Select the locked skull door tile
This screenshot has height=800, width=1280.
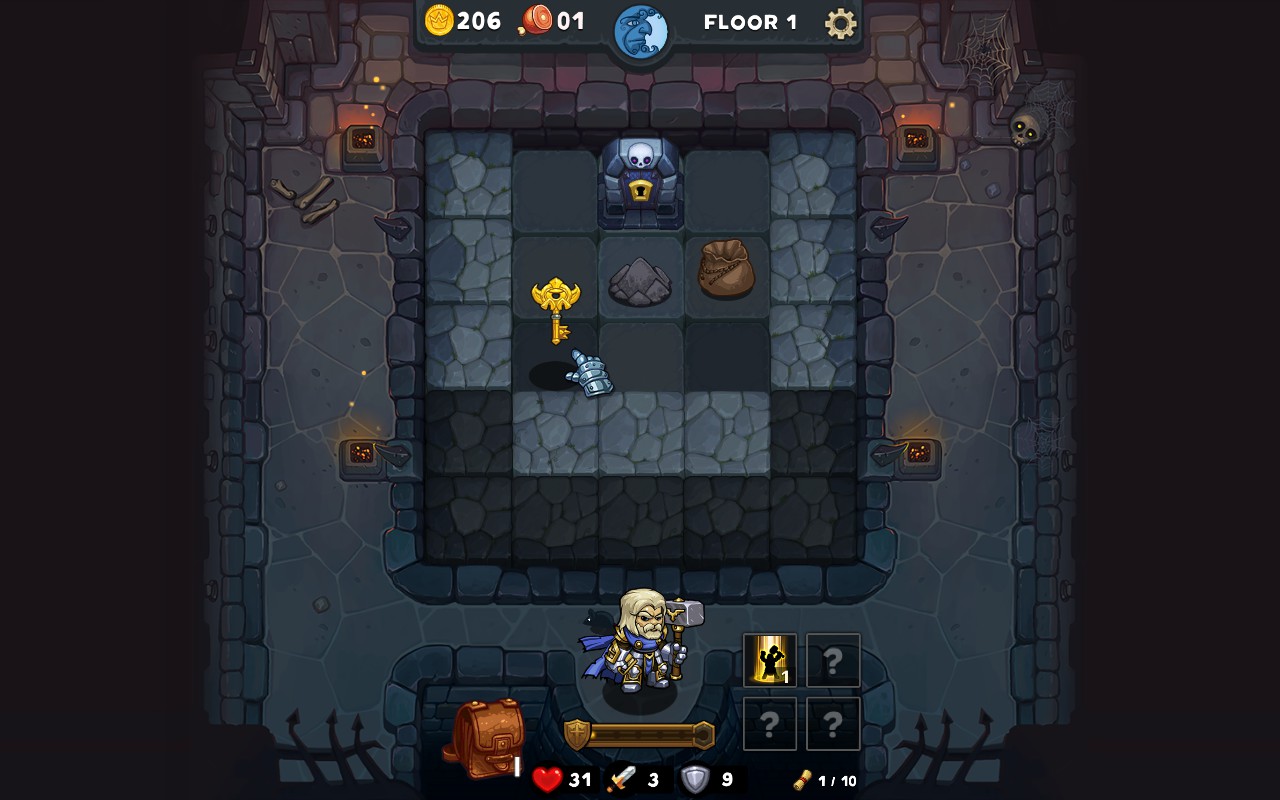coord(640,182)
